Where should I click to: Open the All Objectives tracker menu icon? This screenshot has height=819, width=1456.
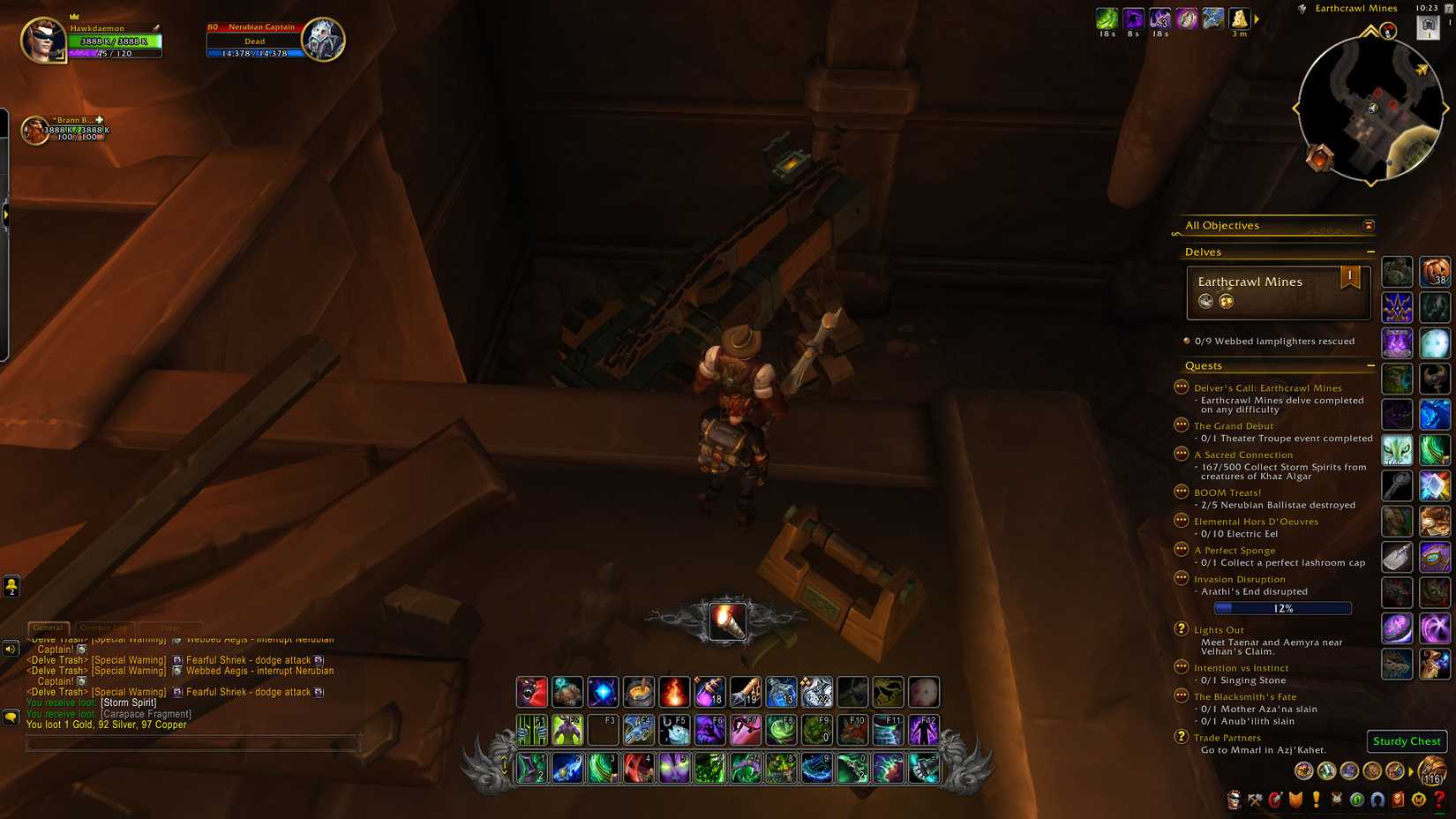coord(1368,225)
